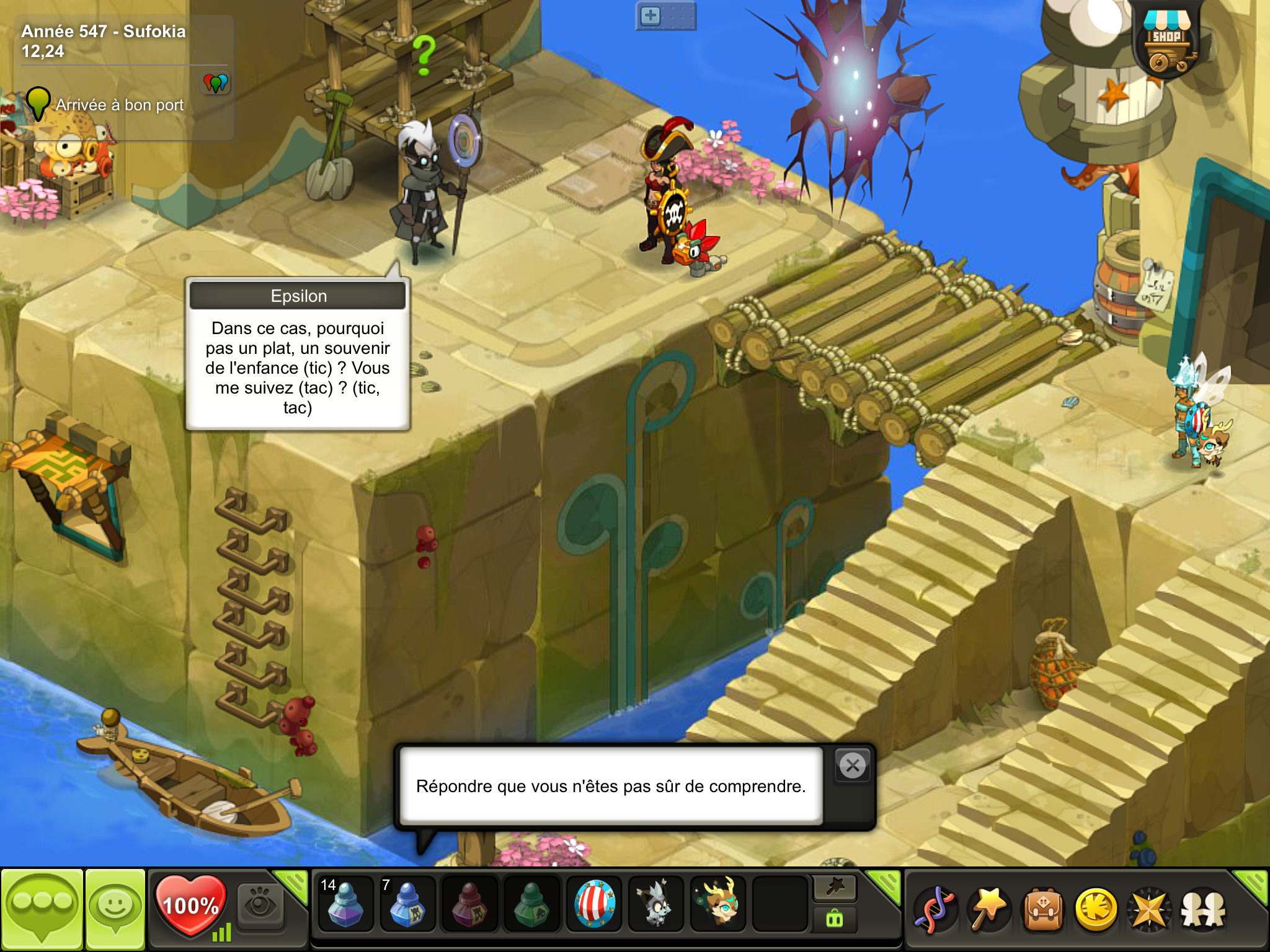Screen dimensions: 1270x952
Task: Select the dark red potion slot
Action: (469, 905)
